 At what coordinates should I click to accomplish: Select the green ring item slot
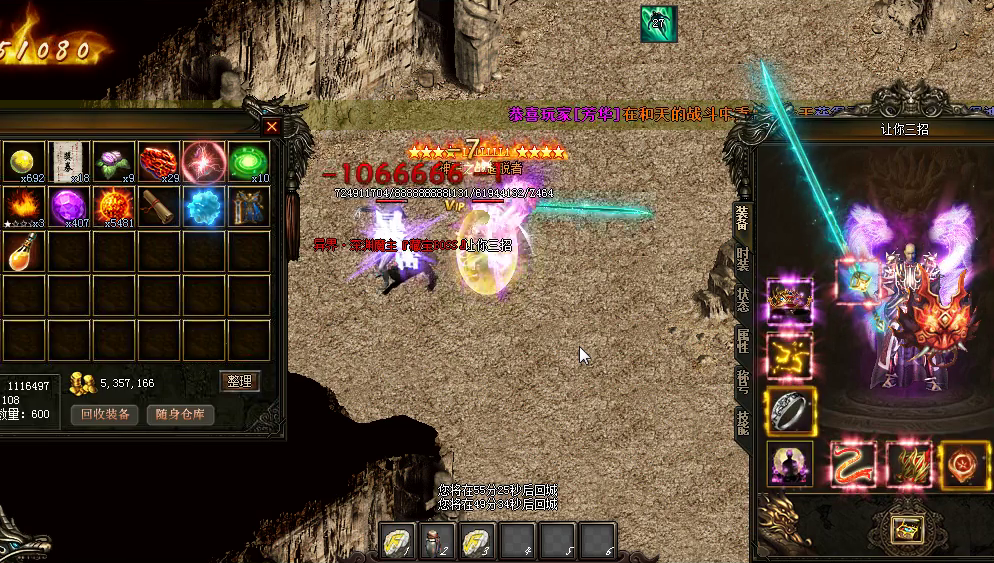point(249,161)
